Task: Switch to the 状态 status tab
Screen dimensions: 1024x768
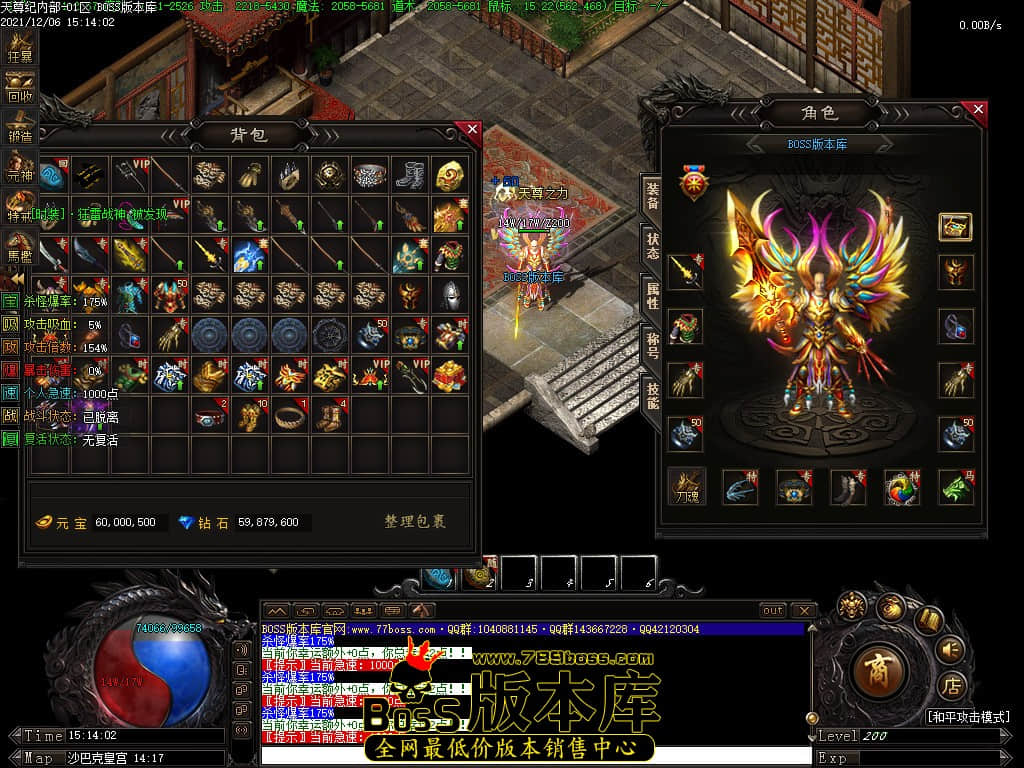Action: point(651,246)
